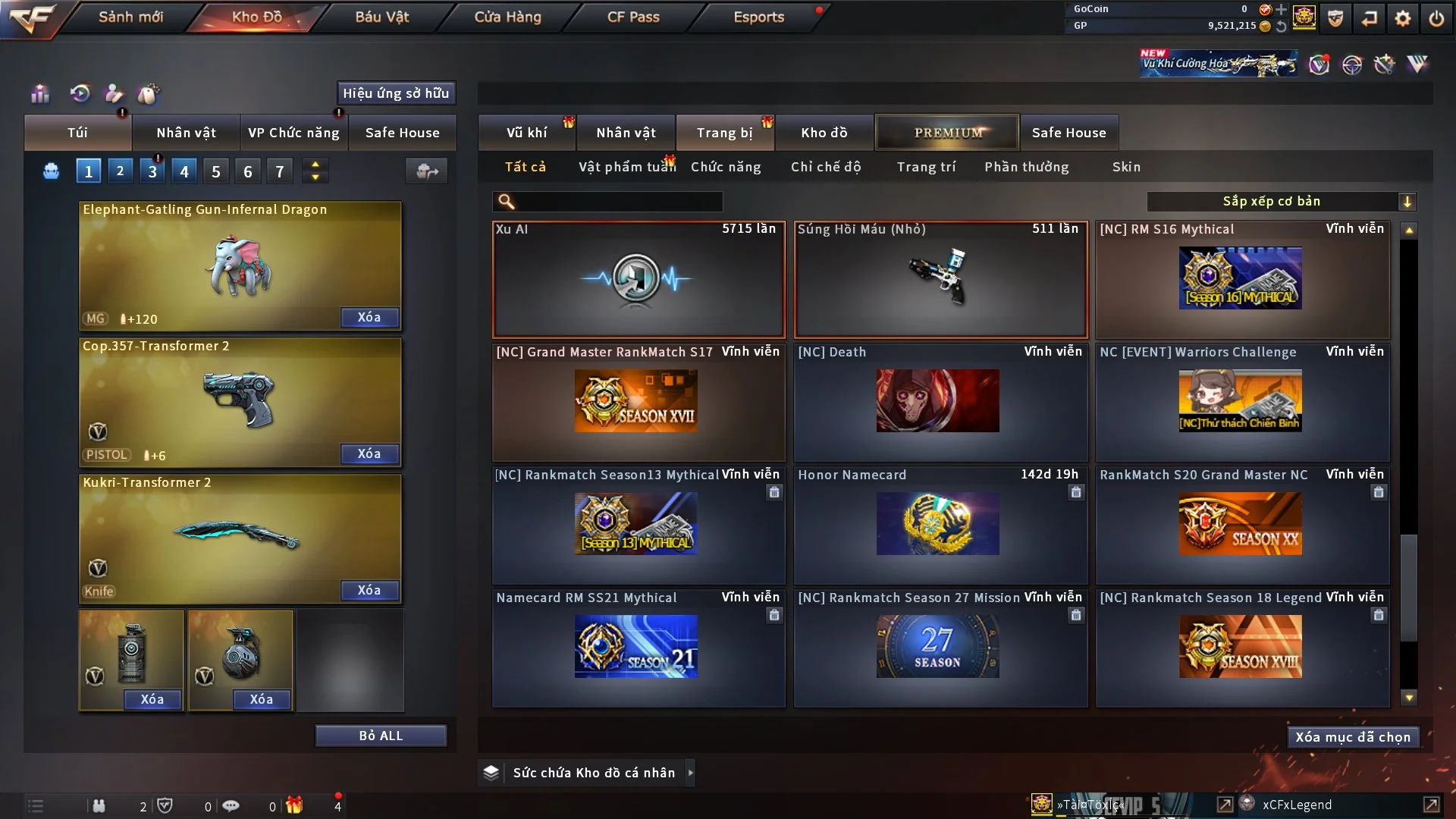Show the Skin category
1456x819 pixels.
[1126, 167]
